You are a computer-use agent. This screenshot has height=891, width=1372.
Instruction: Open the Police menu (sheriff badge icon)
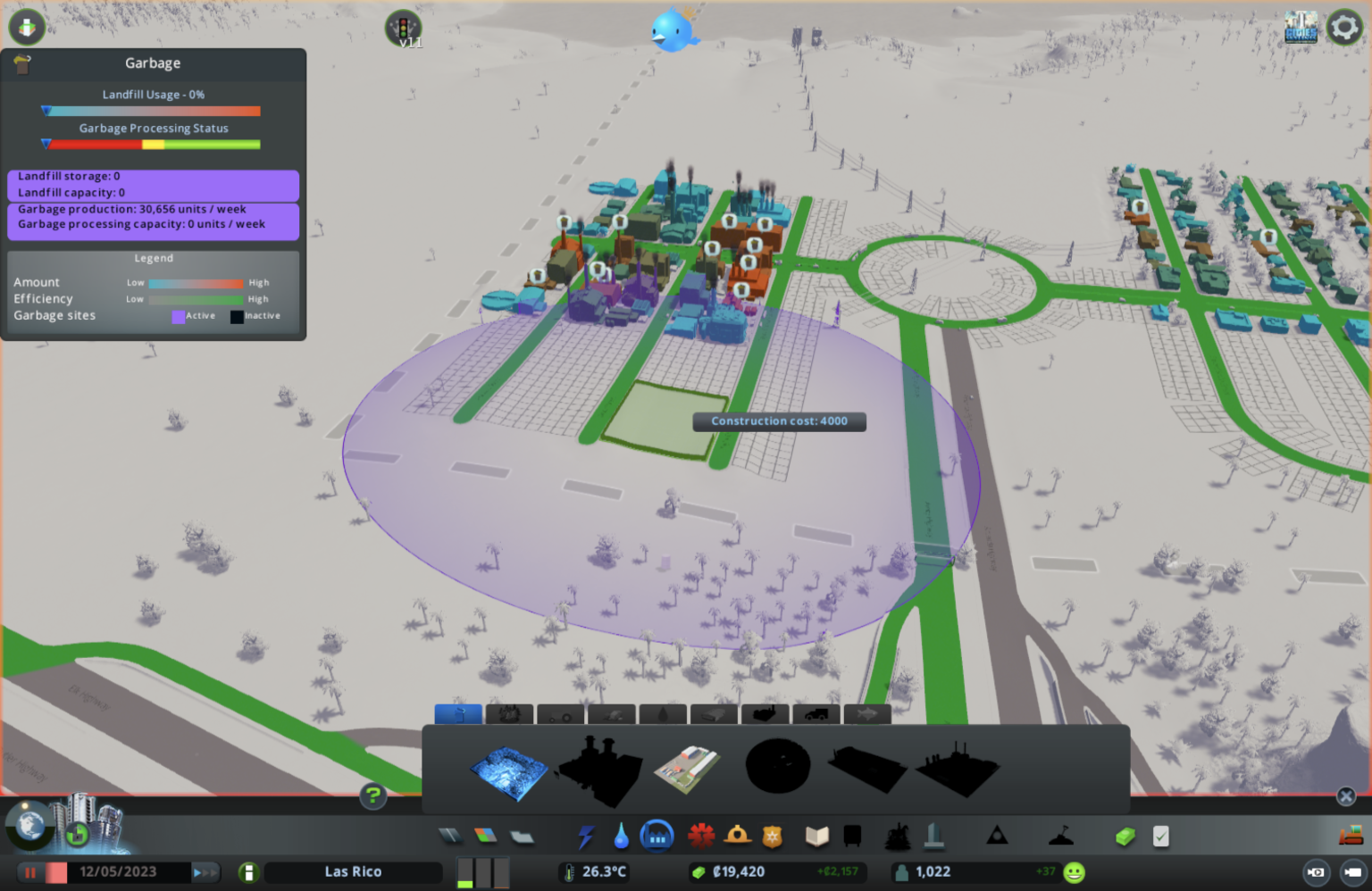(x=770, y=836)
